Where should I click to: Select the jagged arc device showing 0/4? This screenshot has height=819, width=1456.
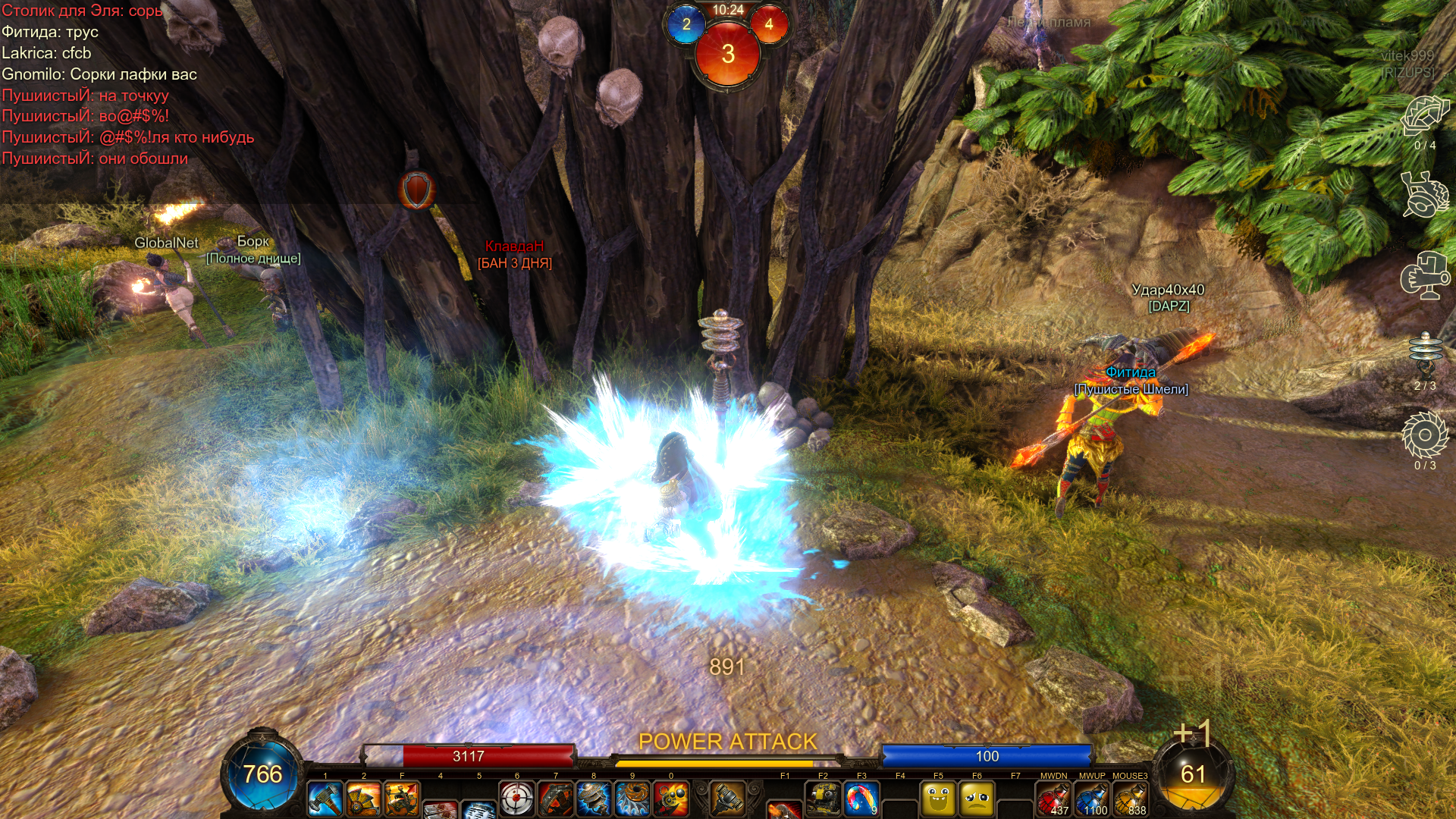coord(1425,116)
